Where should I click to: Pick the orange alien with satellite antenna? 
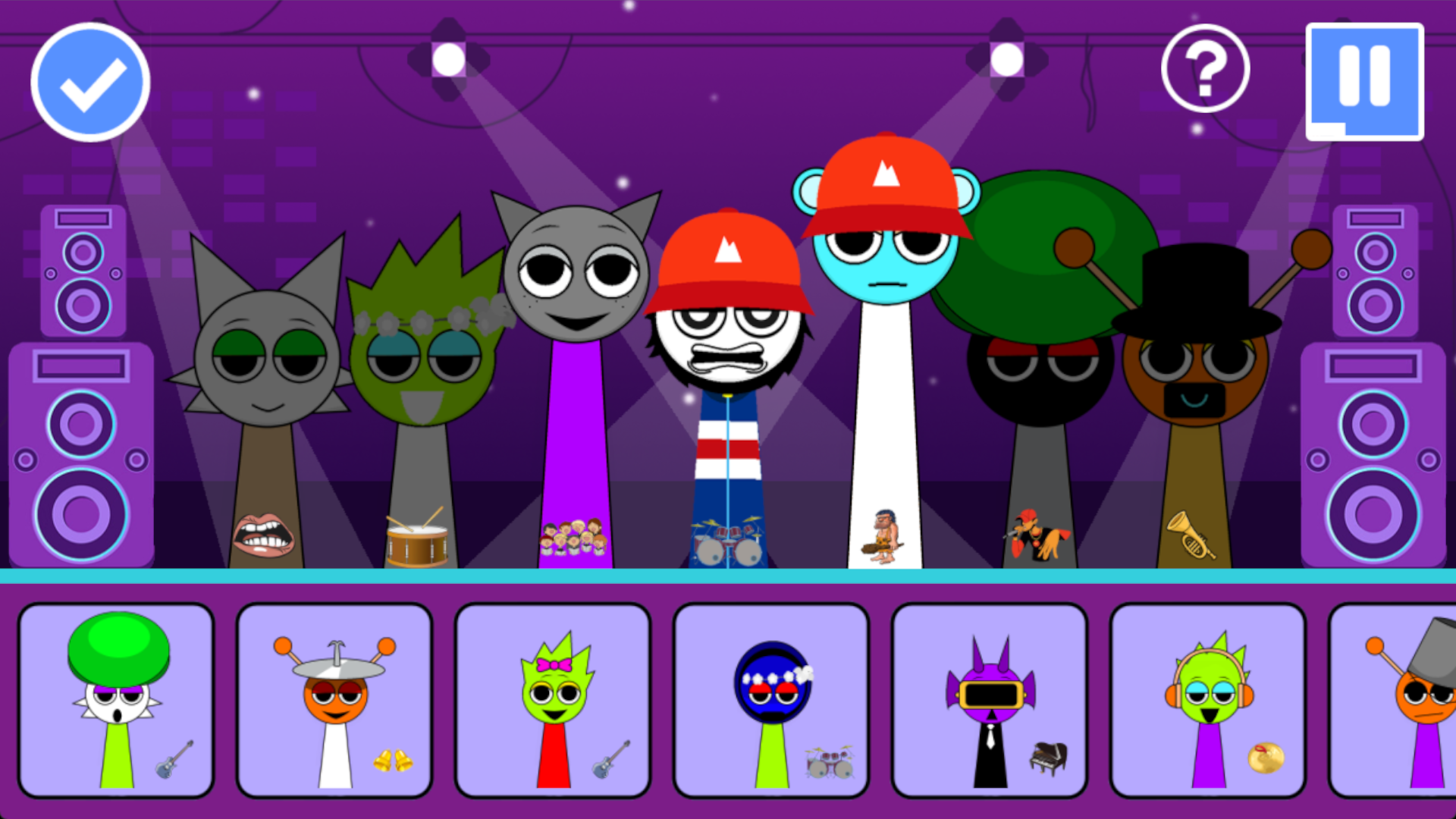point(335,698)
